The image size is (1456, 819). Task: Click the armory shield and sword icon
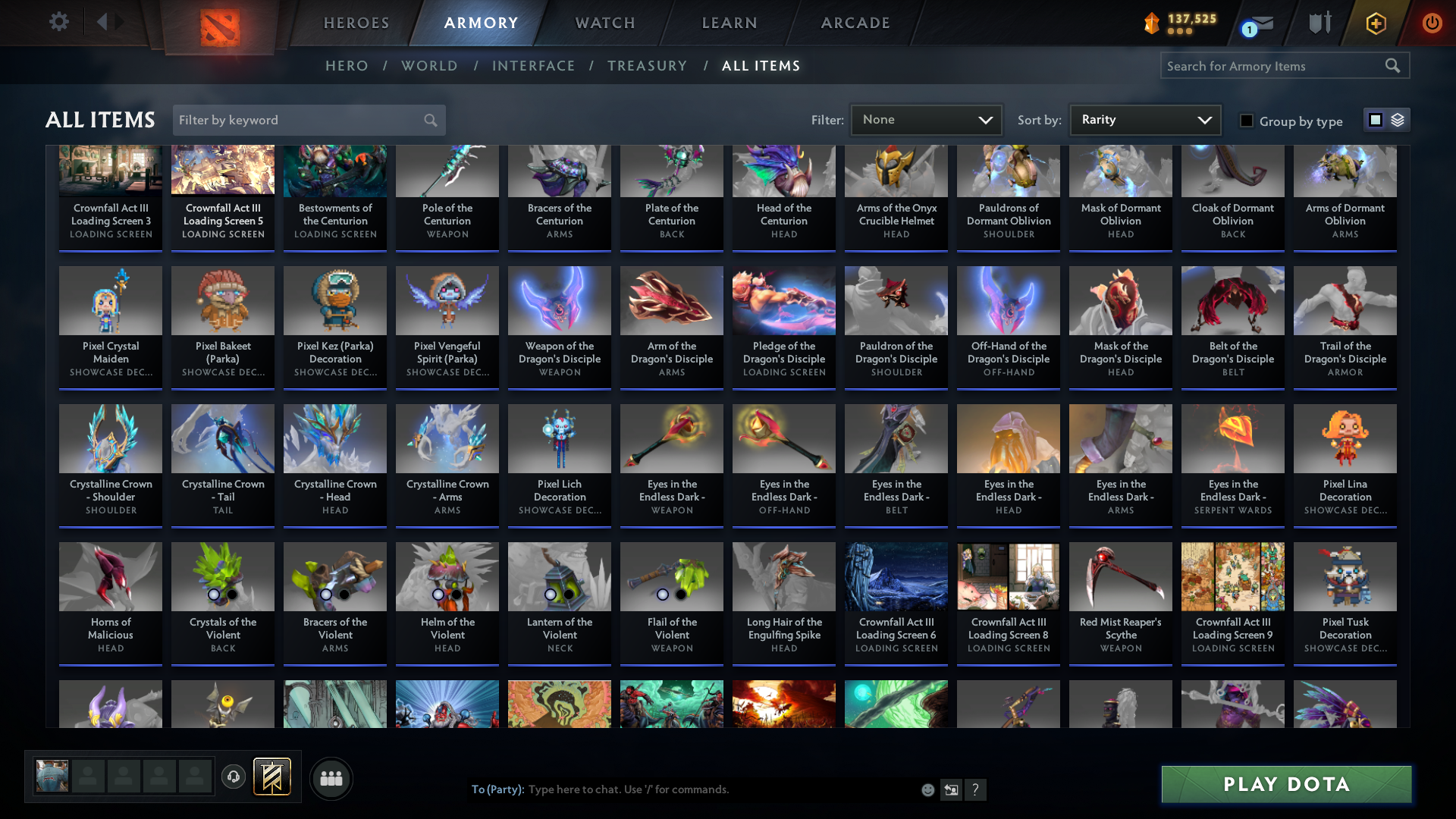[1319, 23]
